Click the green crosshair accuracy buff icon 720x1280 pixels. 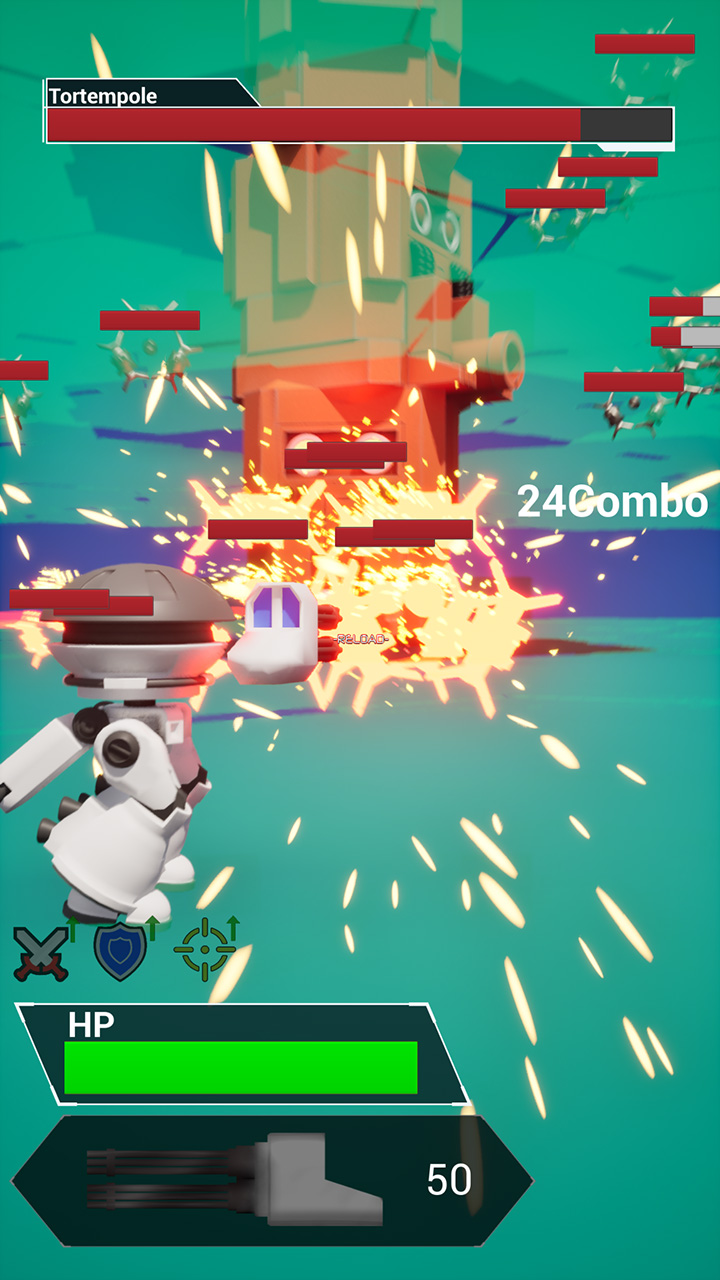[x=205, y=949]
